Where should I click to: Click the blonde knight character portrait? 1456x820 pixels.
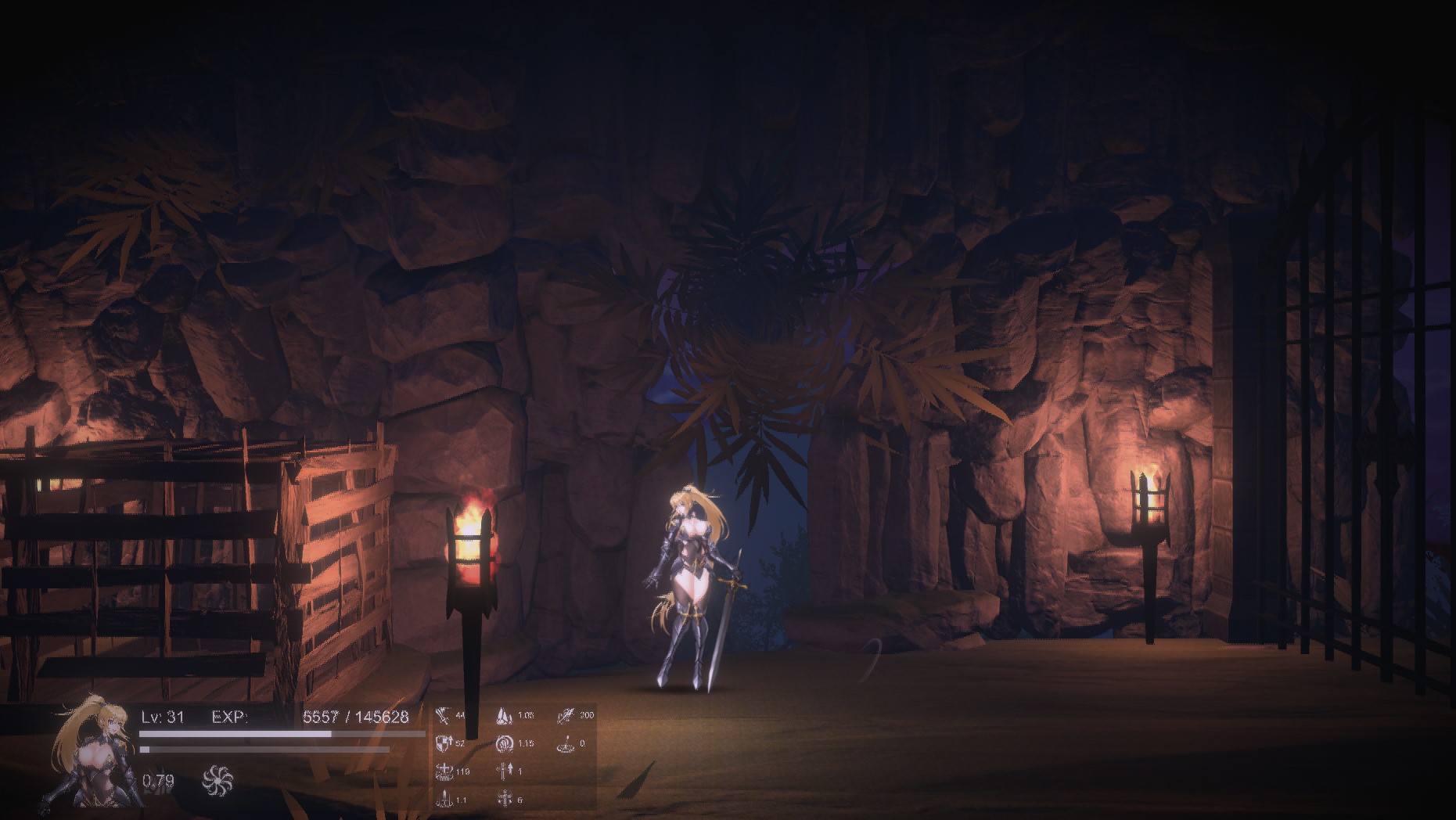tap(92, 753)
